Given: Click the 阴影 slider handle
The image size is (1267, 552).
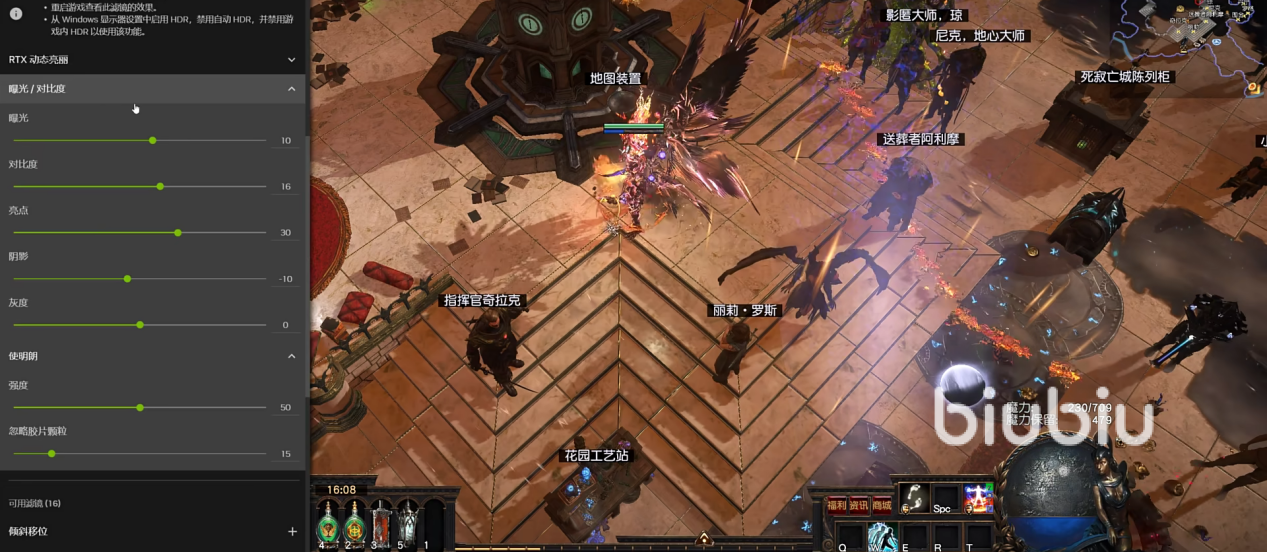Looking at the screenshot, I should pos(127,278).
